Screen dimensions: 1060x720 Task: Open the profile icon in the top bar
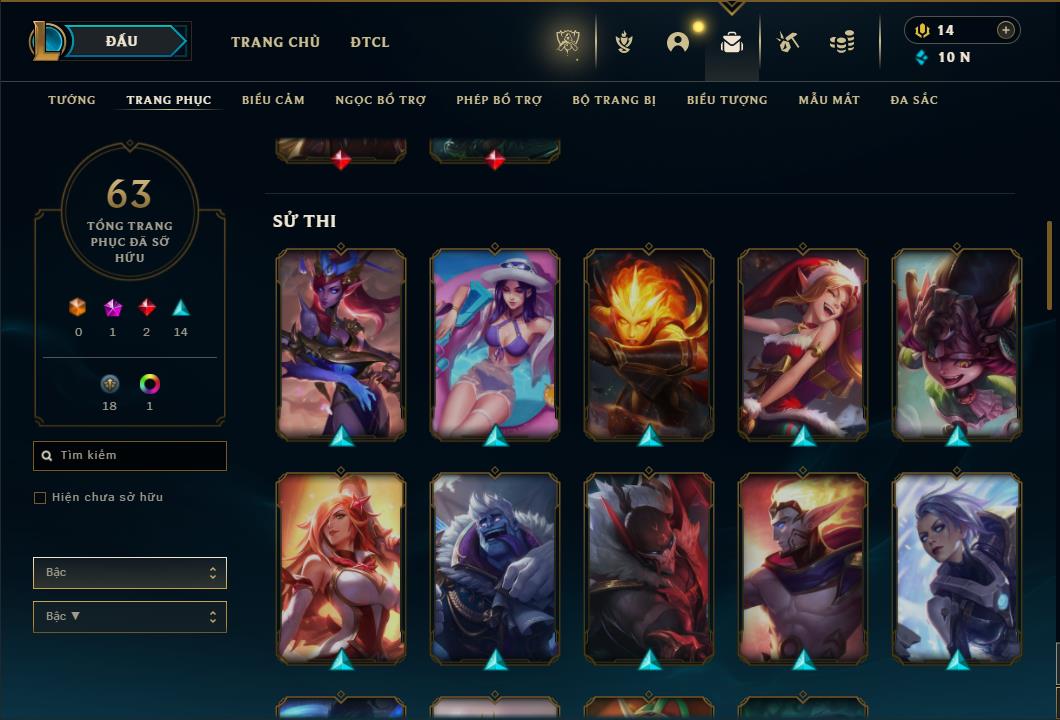point(678,42)
